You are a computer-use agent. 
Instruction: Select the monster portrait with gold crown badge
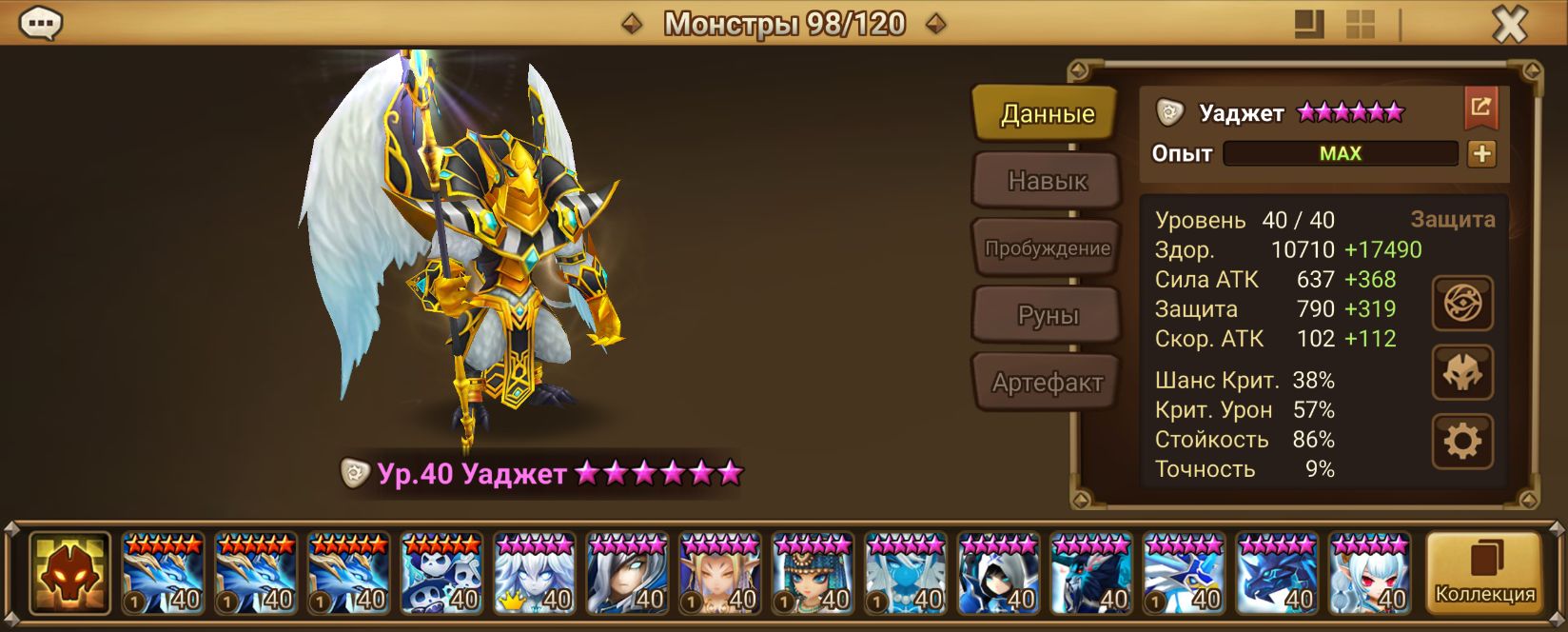click(x=535, y=574)
